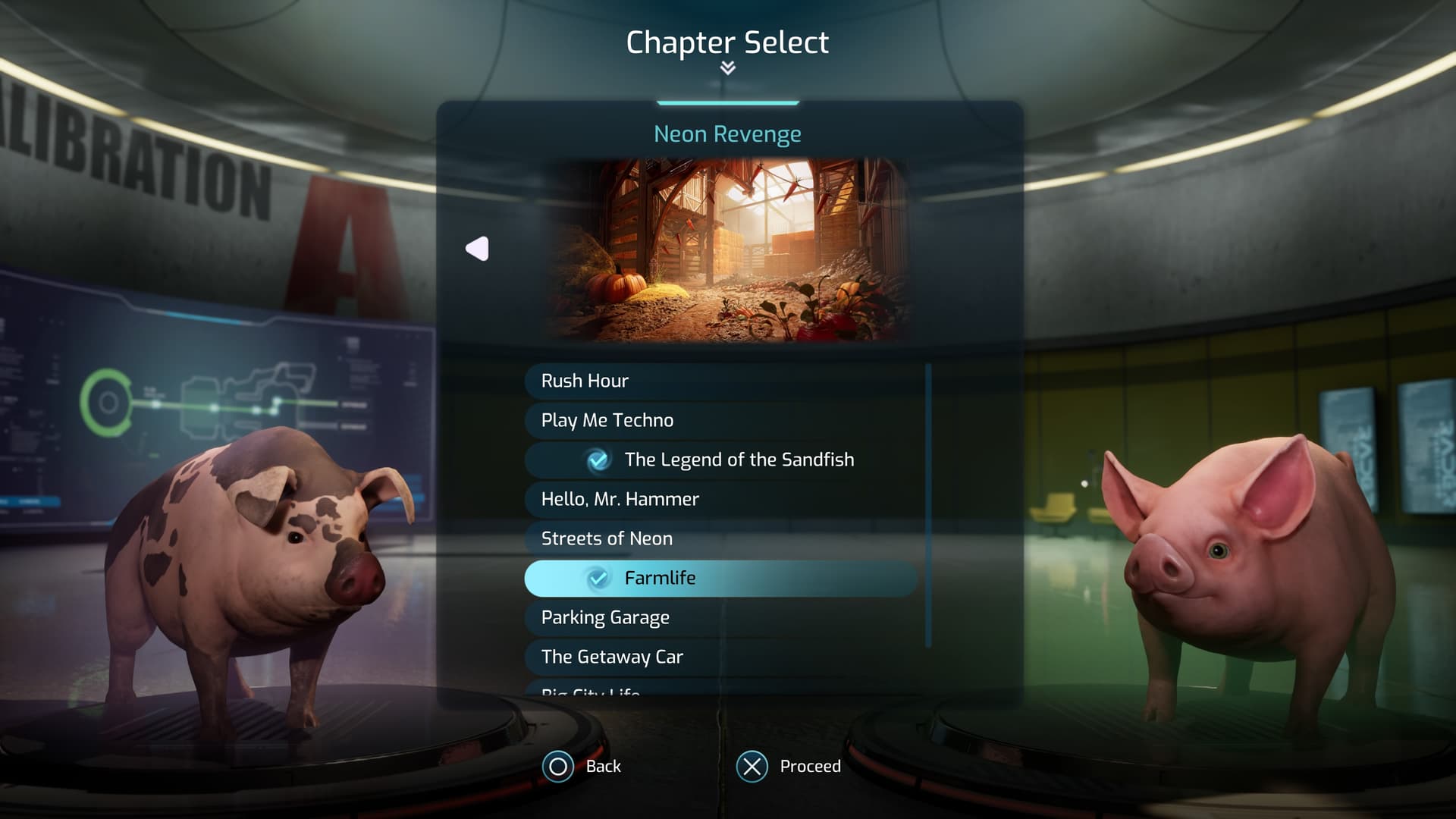Select the Rush Hour chapter

720,381
